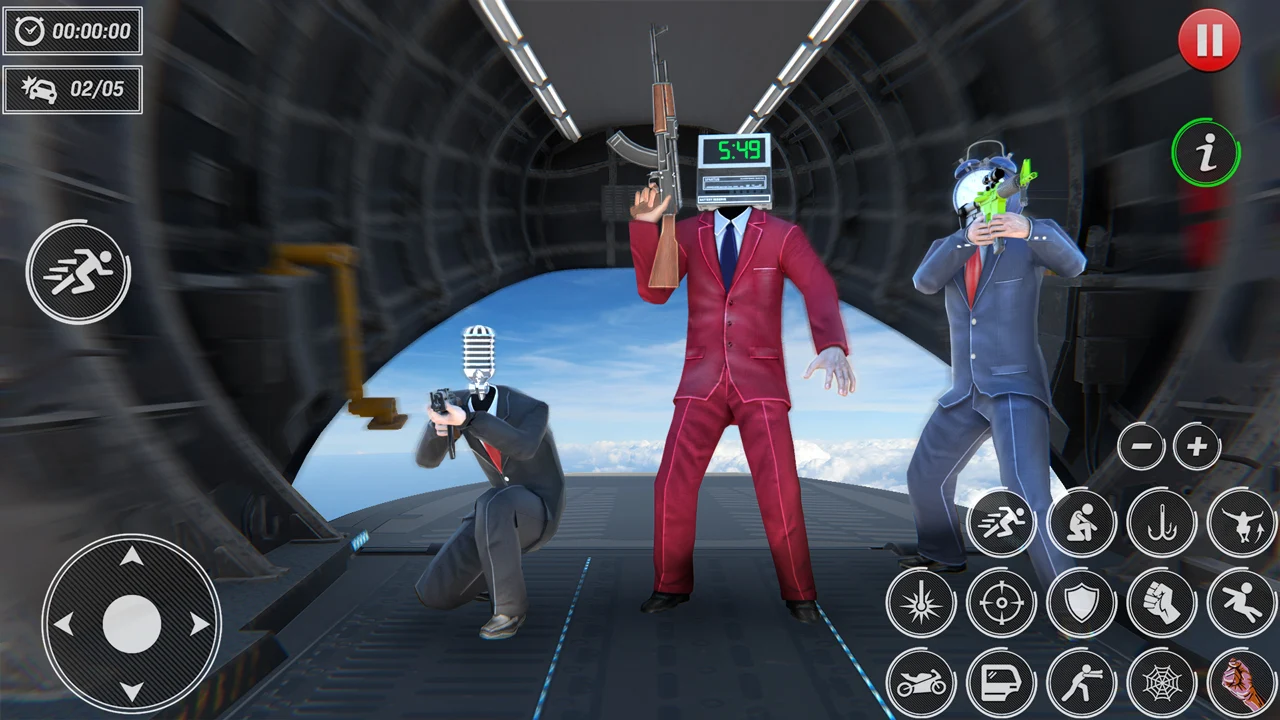
Task: Pause the game
Action: (1210, 40)
